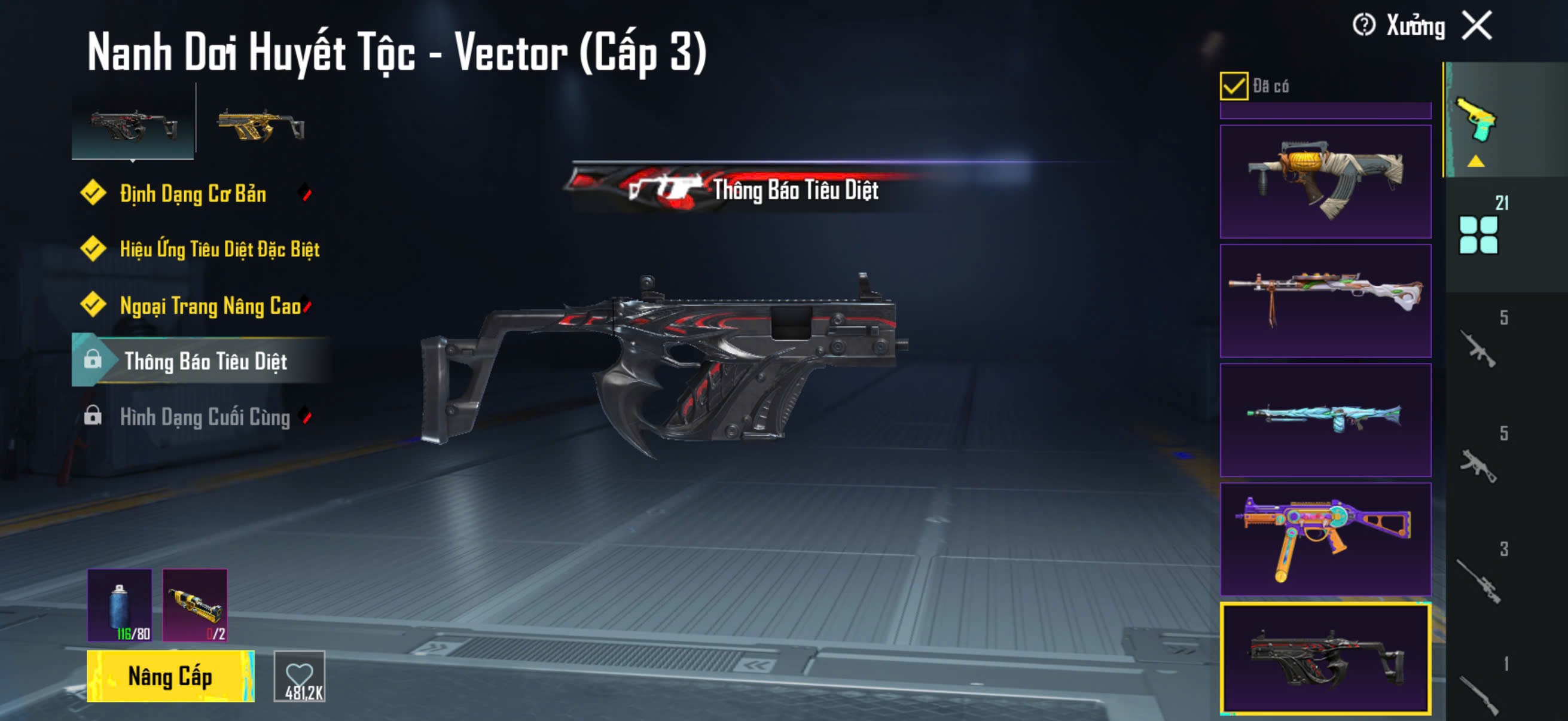Viewport: 1568px width, 721px height.
Task: Open the locked Thông Báo Tiêu Diệt entry
Action: click(x=205, y=361)
